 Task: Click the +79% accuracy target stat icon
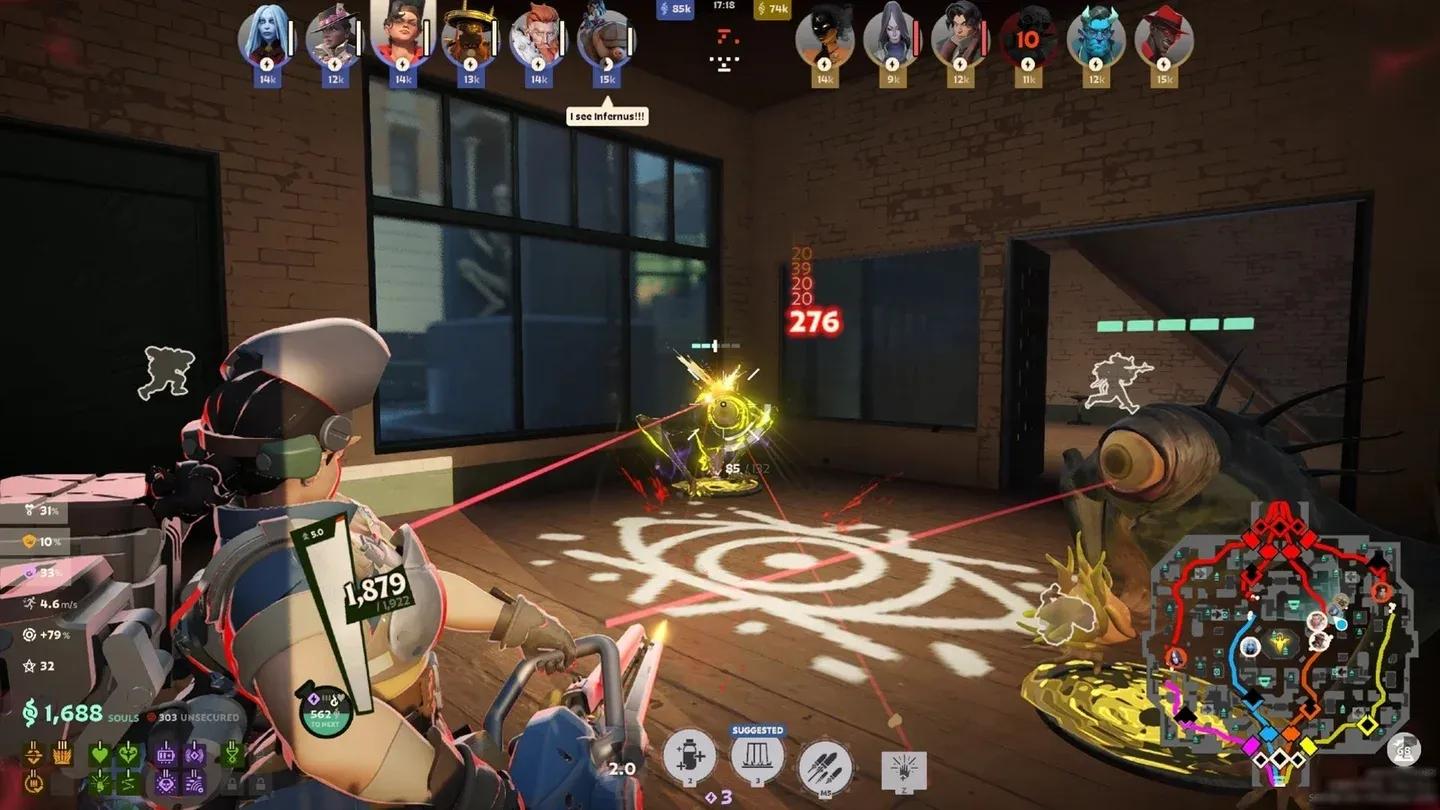pyautogui.click(x=28, y=634)
